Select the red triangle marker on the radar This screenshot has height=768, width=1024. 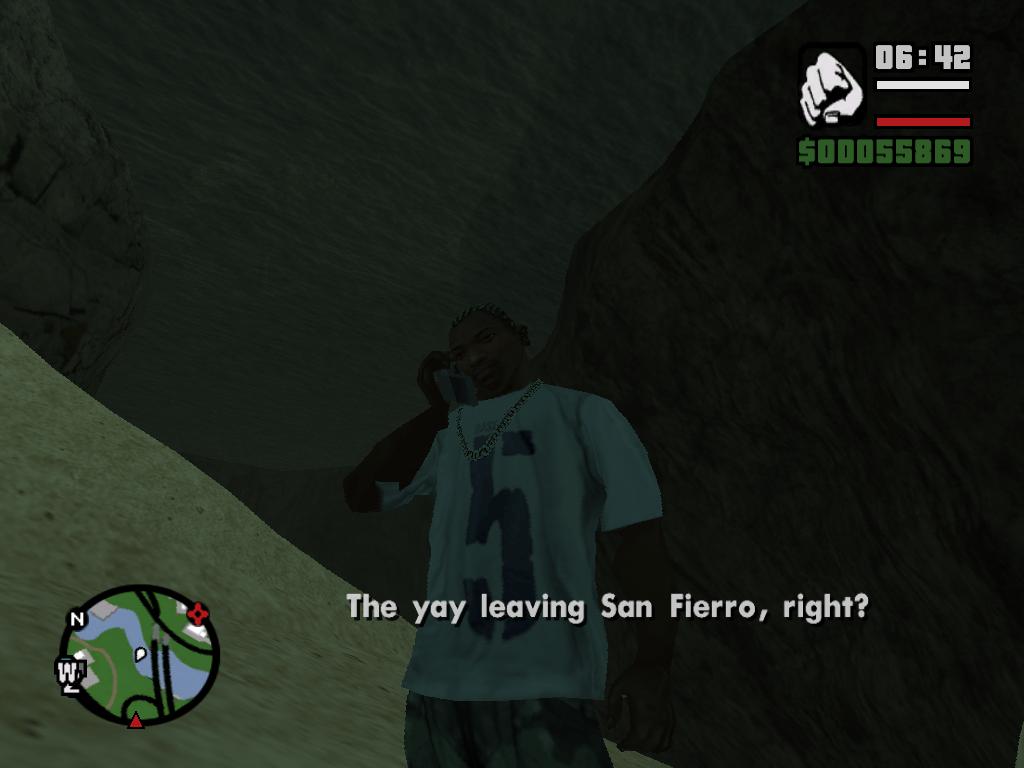[x=135, y=718]
